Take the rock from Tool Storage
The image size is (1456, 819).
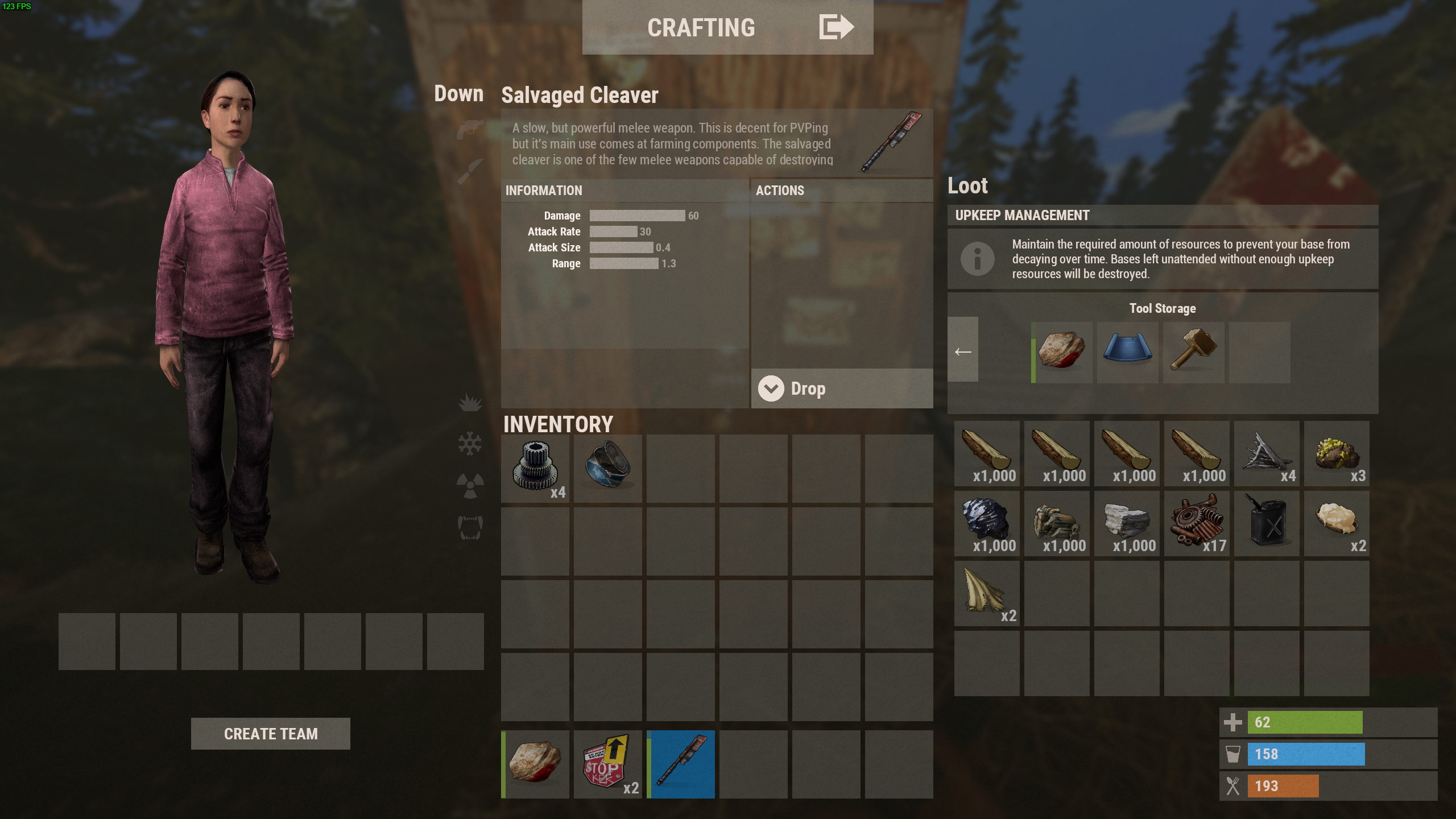point(1062,352)
